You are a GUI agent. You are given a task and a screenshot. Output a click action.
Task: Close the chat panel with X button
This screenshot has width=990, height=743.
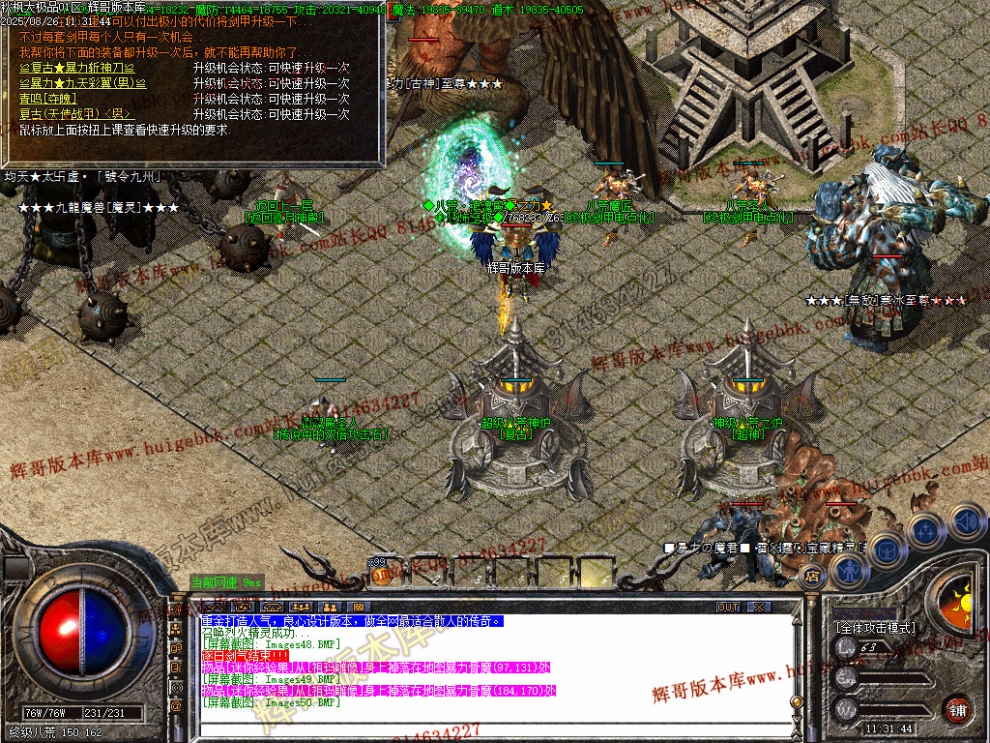click(x=760, y=607)
